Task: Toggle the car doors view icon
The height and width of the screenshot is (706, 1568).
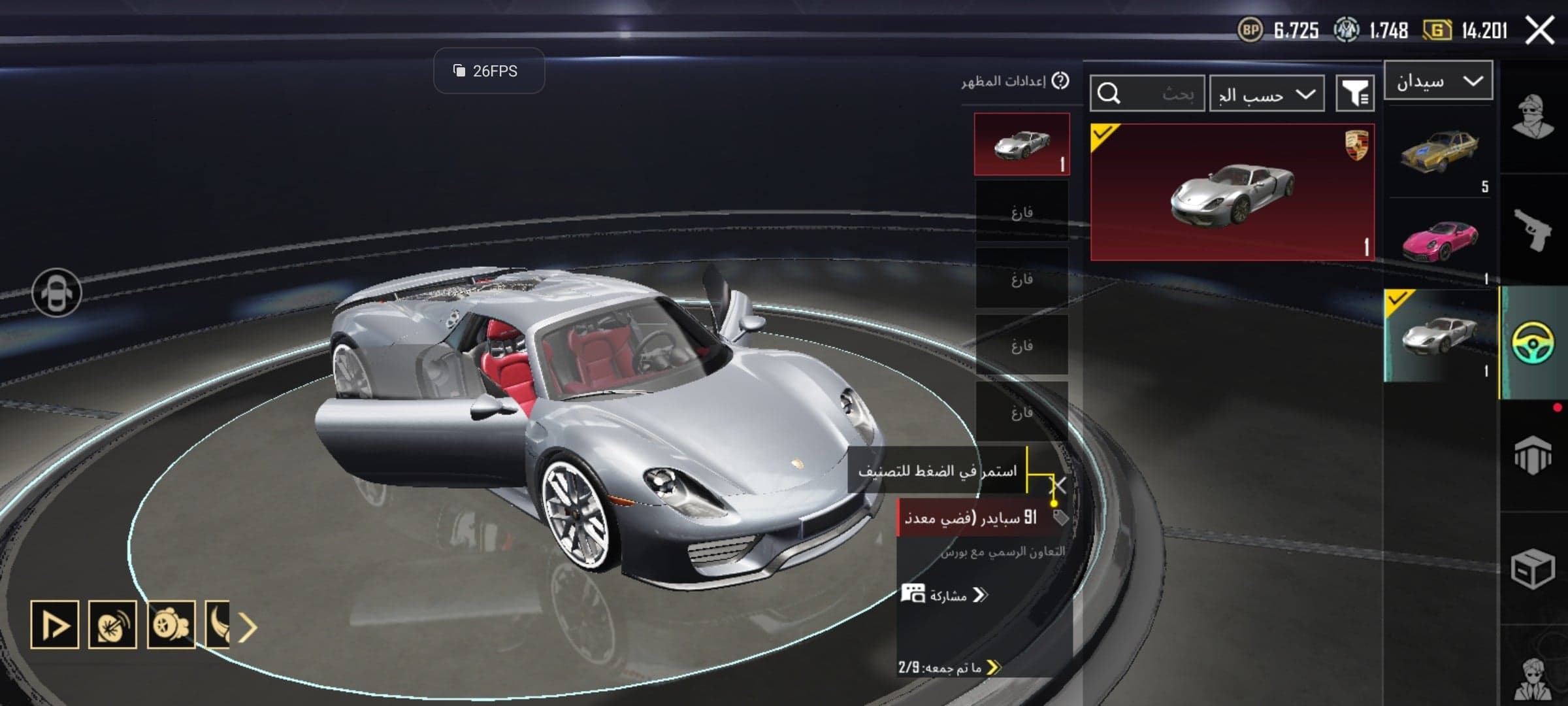Action: click(57, 292)
